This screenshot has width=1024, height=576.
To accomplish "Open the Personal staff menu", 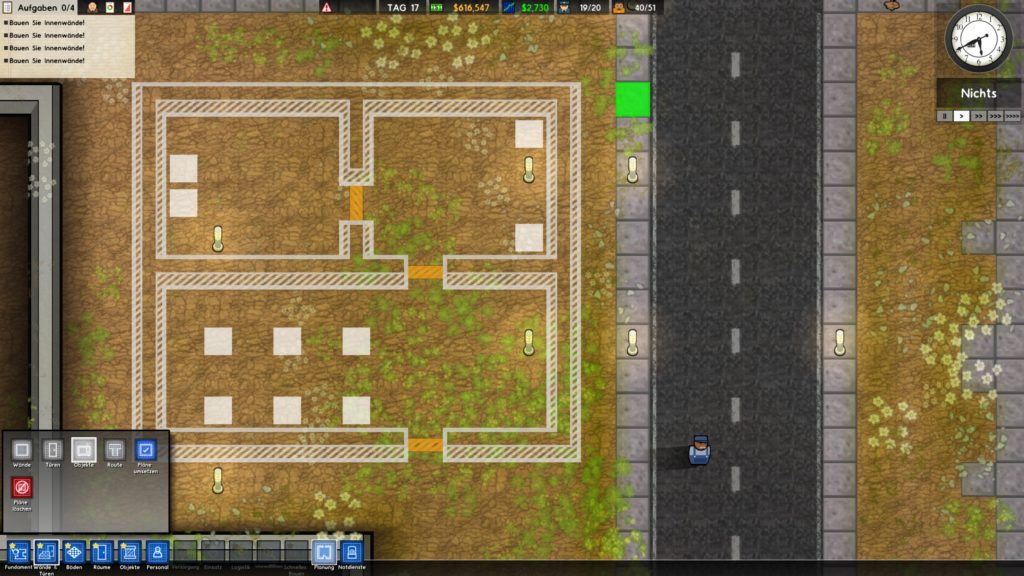I will (158, 552).
